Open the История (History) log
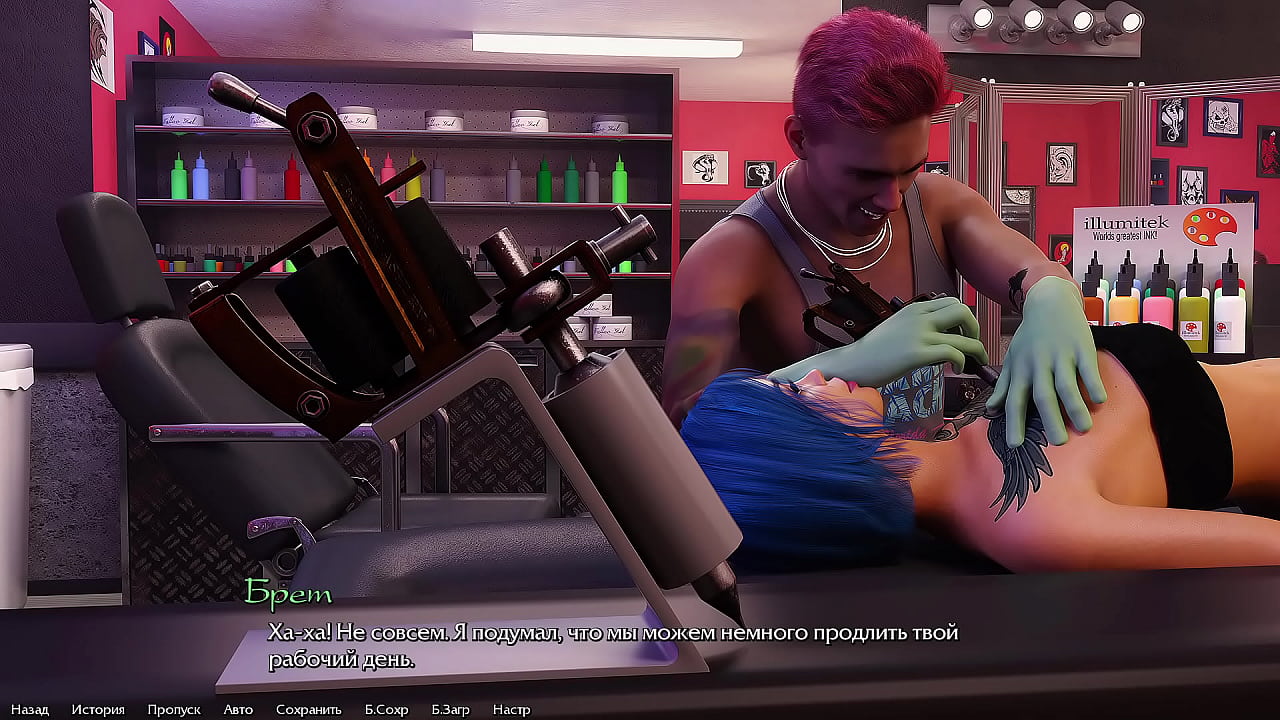This screenshot has width=1280, height=720. click(98, 709)
